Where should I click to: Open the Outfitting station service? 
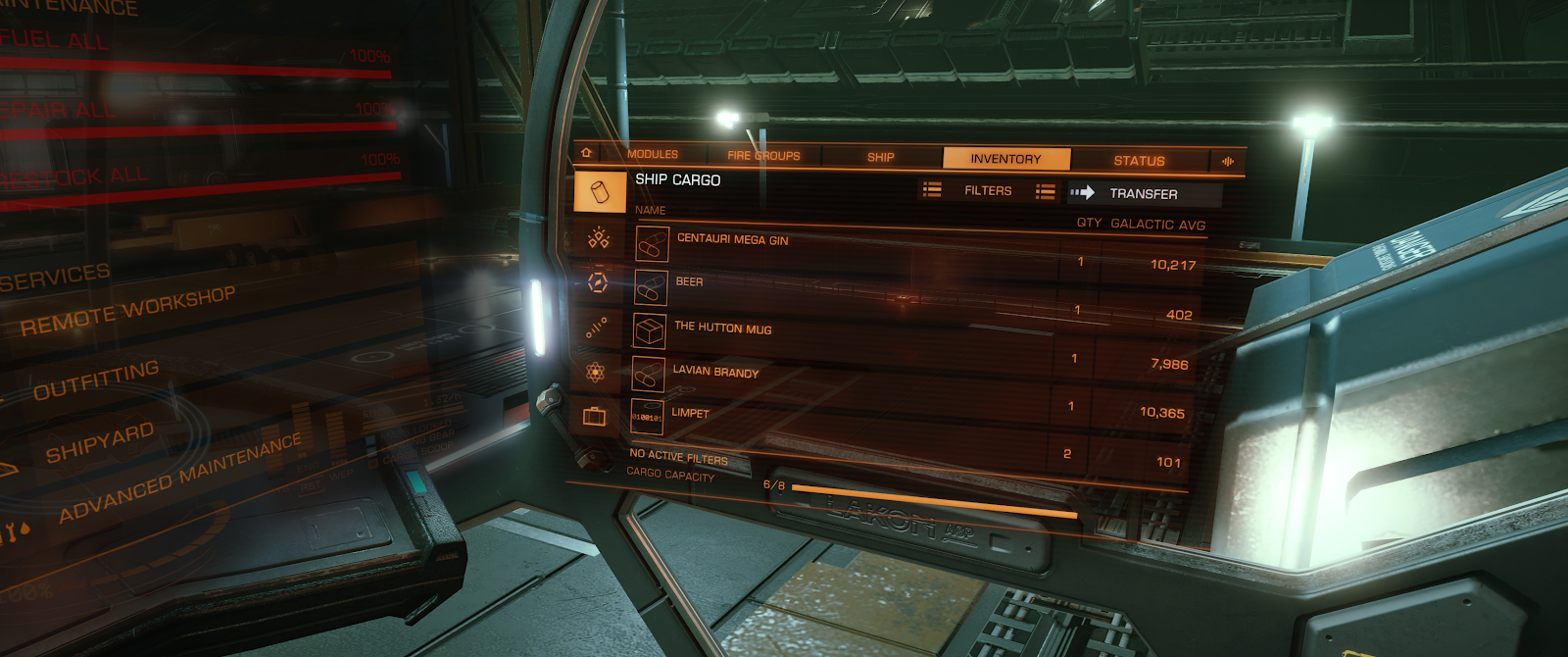pos(96,380)
